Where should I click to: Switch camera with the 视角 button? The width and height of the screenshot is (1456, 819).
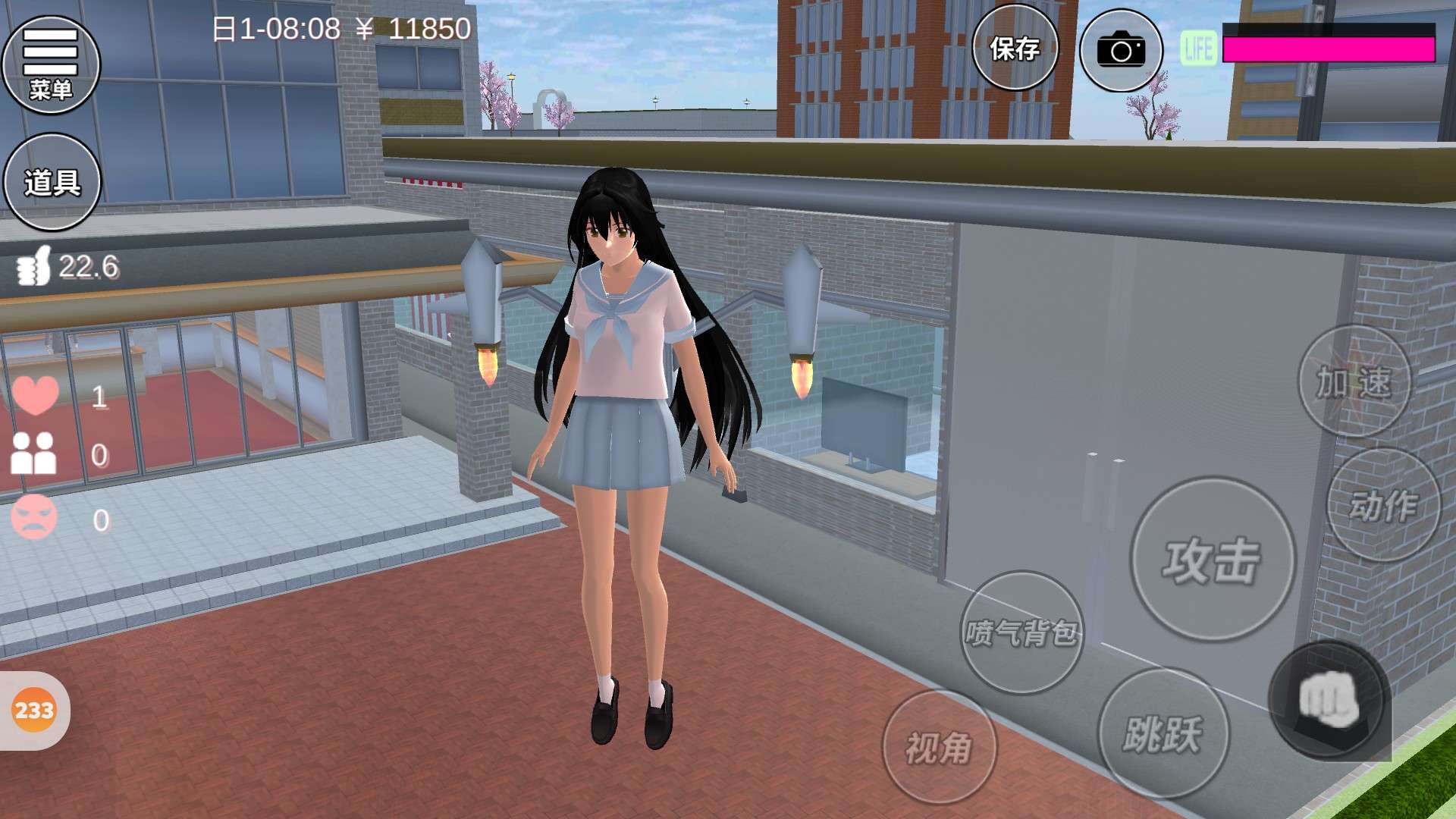click(x=939, y=747)
